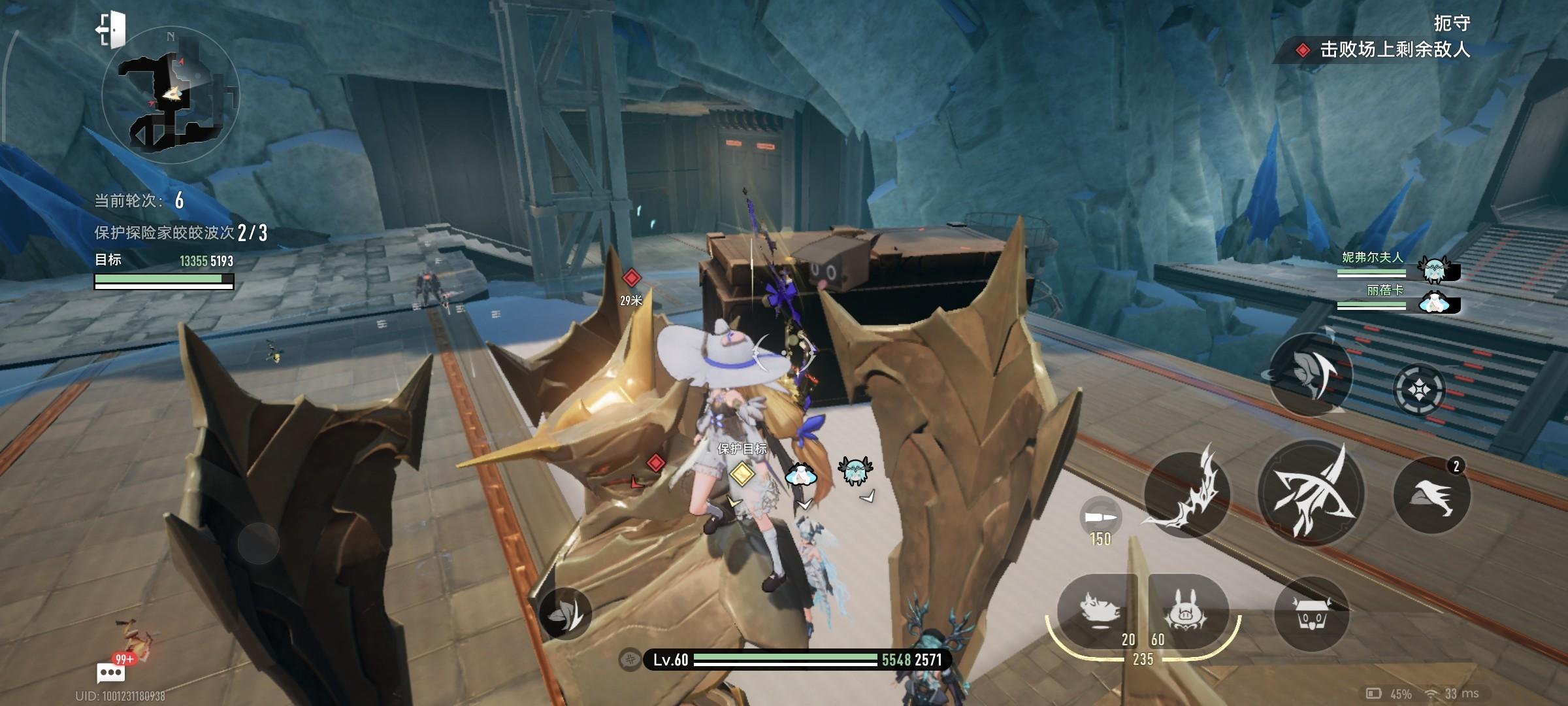Image resolution: width=1568 pixels, height=706 pixels.
Task: Tap the leaf skill button near character
Action: (x=565, y=613)
